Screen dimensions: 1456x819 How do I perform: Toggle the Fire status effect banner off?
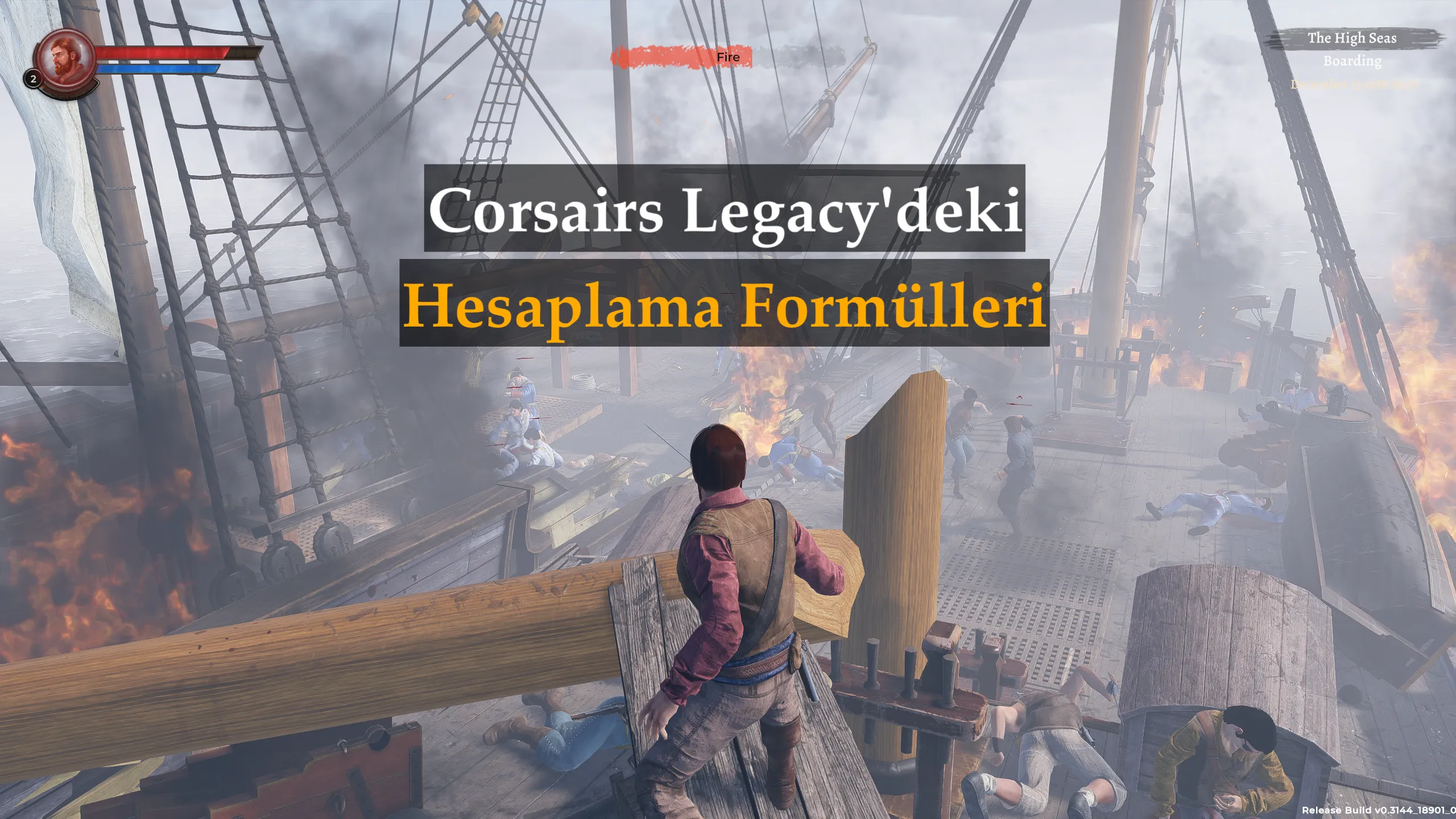[683, 57]
